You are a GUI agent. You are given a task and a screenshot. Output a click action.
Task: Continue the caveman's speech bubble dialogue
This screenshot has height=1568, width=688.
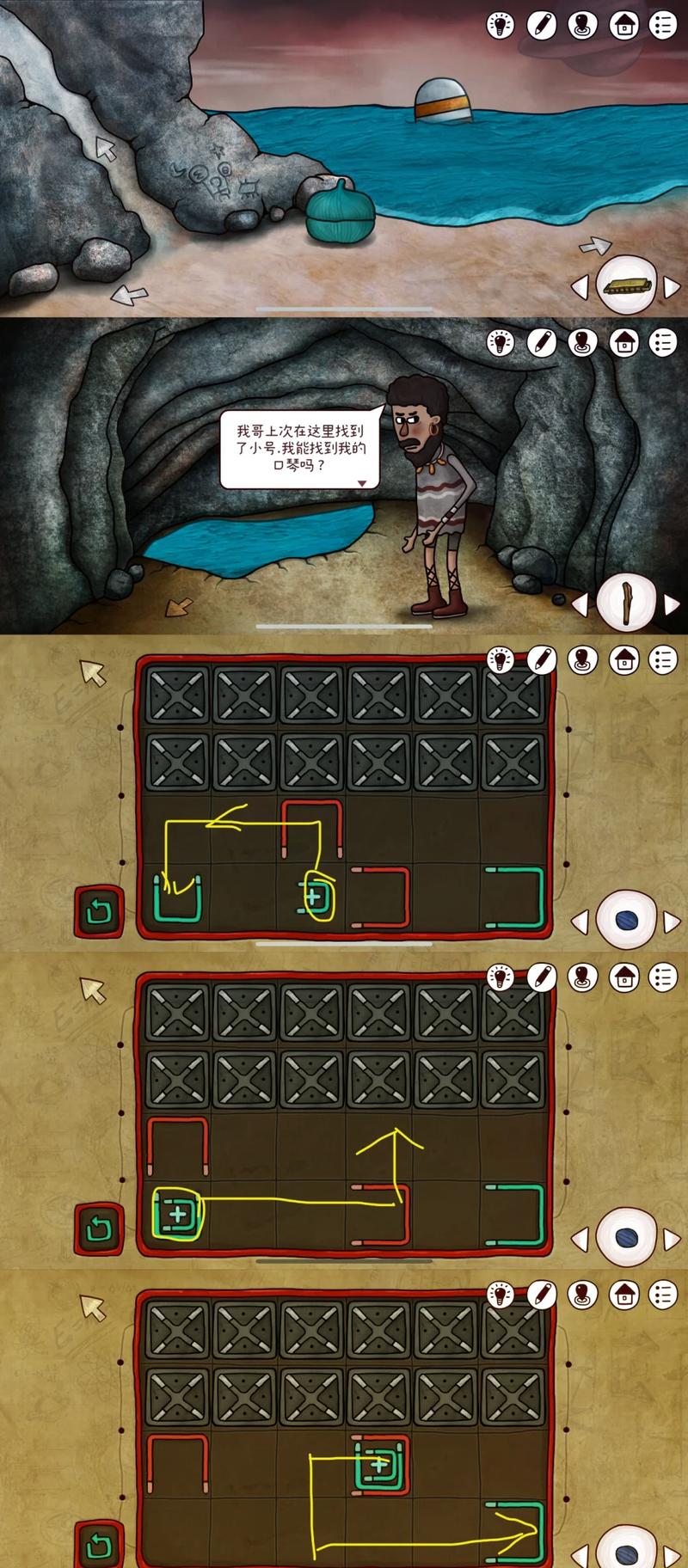[362, 483]
